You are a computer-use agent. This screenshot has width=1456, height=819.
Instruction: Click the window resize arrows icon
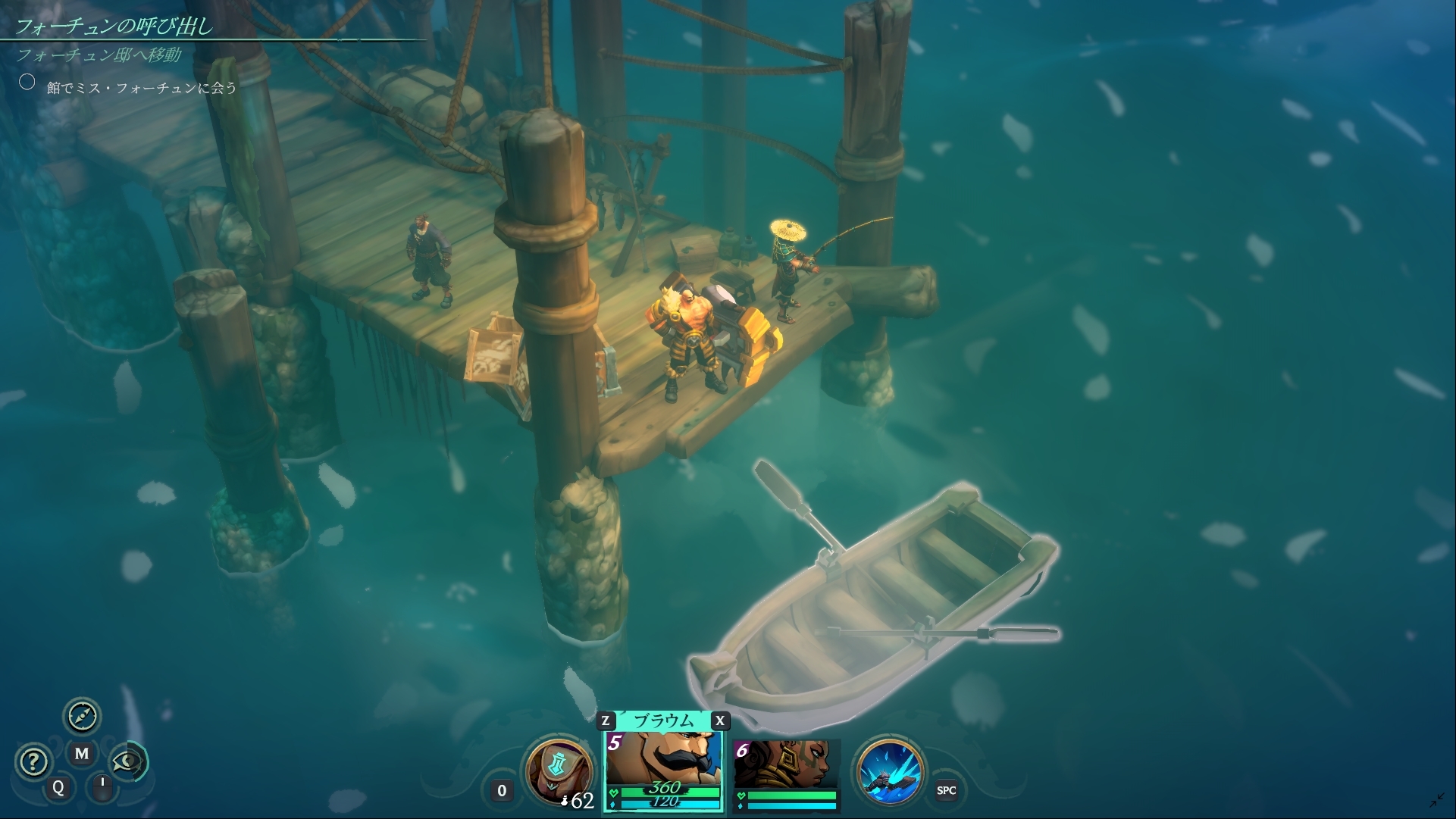pos(1437,800)
